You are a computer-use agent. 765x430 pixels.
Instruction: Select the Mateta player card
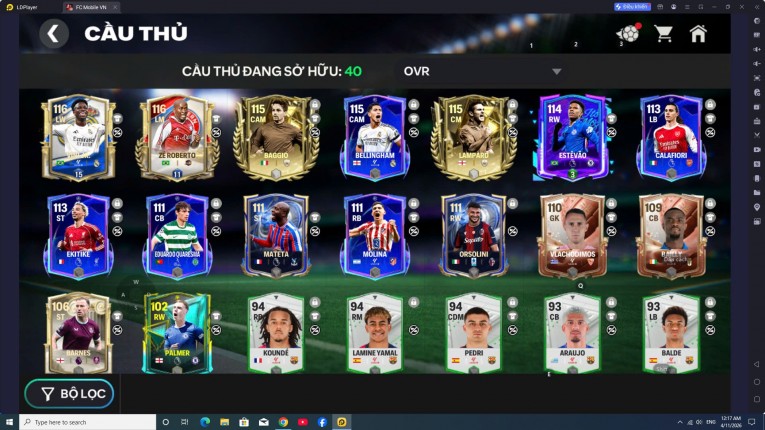click(273, 235)
